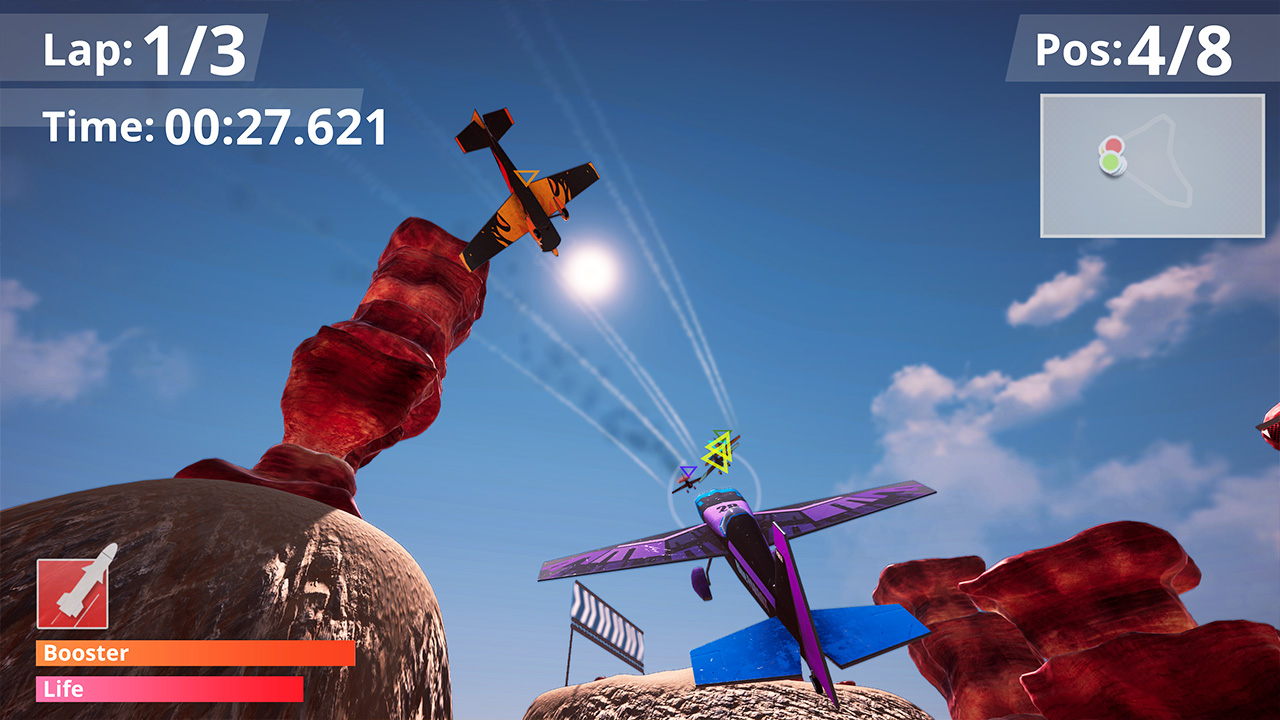Select the red opponent marker on the minimap
Viewport: 1280px width, 720px height.
(1113, 144)
